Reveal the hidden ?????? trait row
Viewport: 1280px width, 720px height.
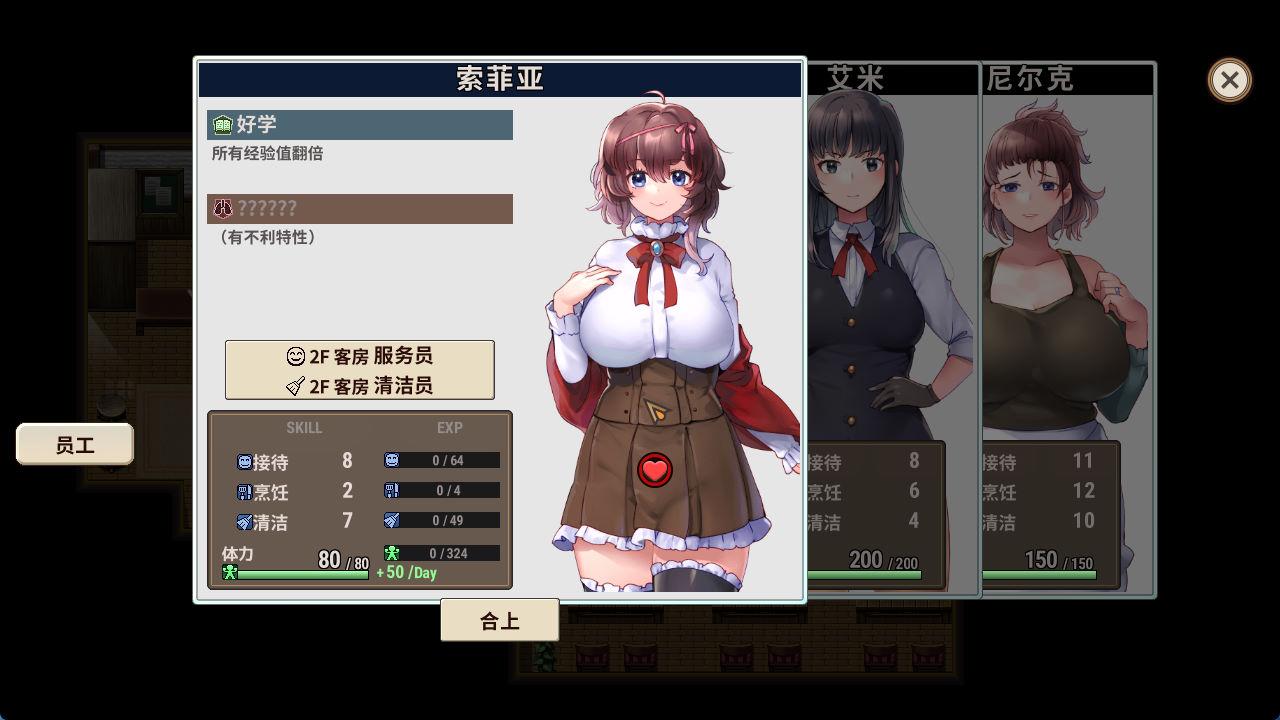click(x=360, y=209)
